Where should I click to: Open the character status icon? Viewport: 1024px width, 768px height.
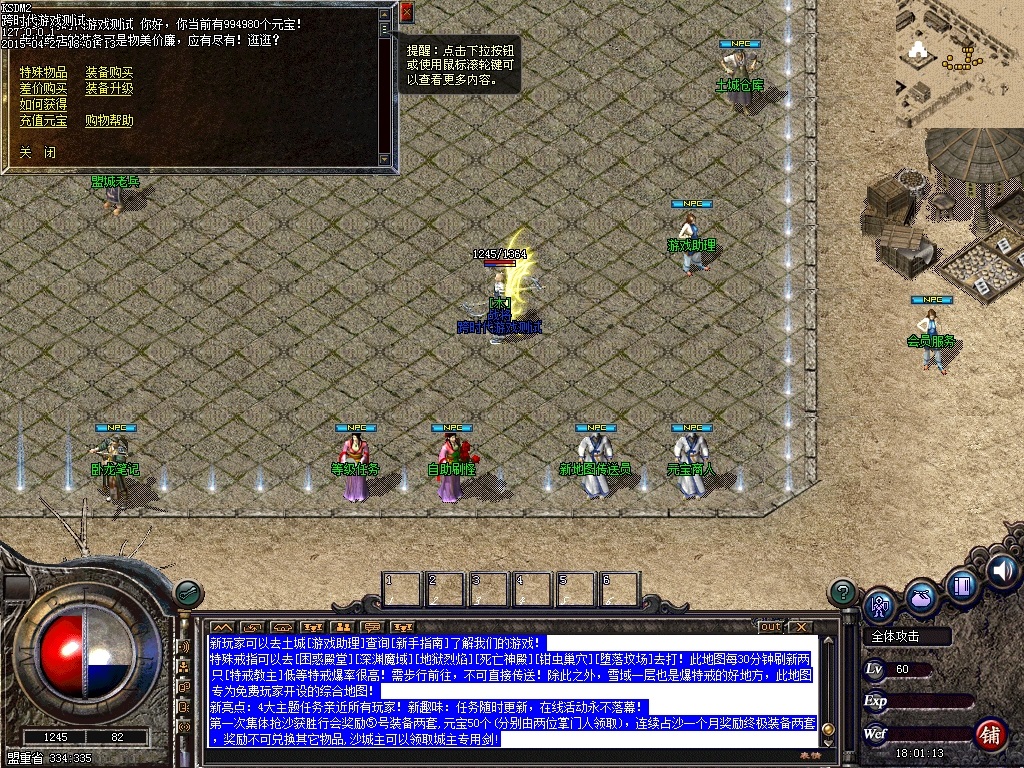coord(880,604)
